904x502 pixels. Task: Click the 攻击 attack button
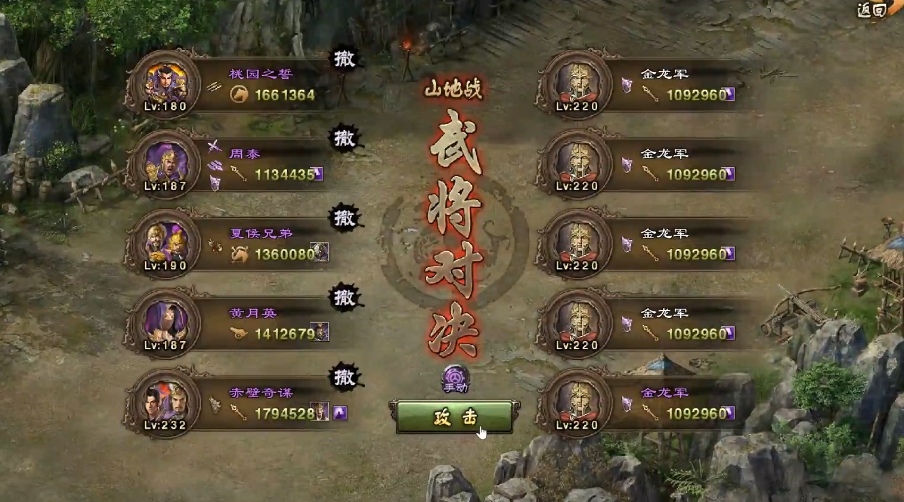click(x=455, y=418)
